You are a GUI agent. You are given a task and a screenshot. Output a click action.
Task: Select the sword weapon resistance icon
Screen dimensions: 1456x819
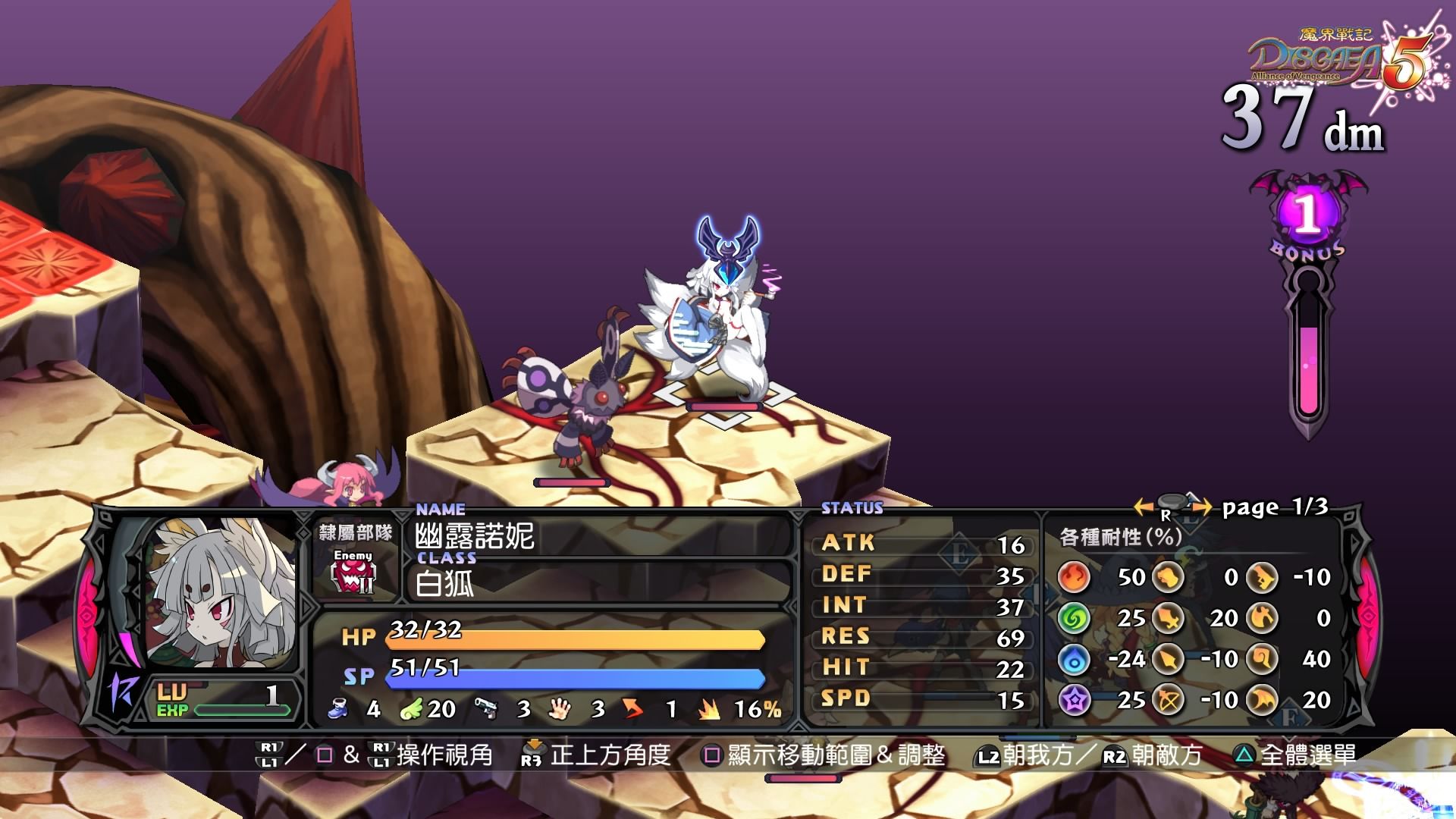1169,618
